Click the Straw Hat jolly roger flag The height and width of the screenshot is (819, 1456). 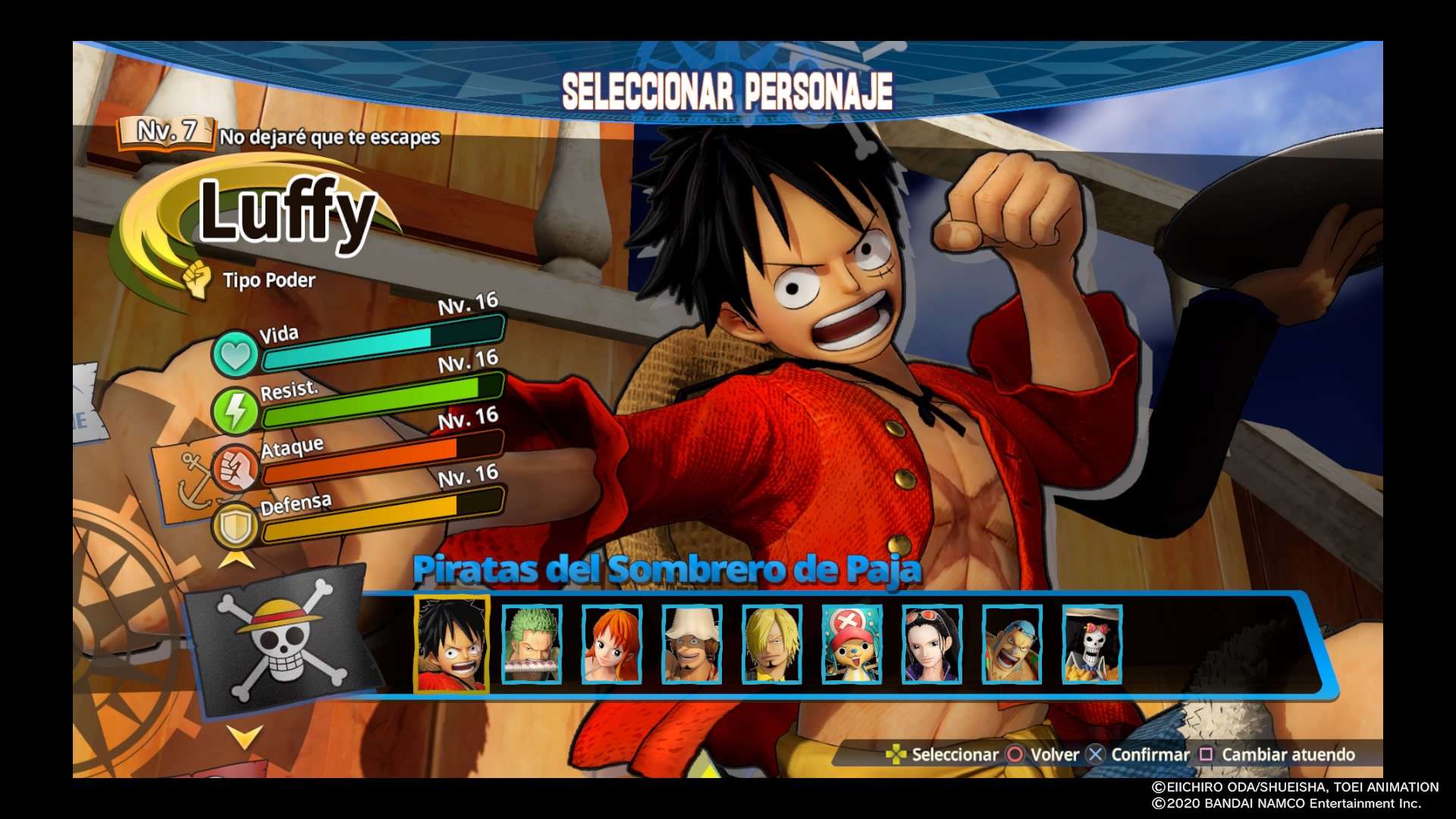[281, 641]
